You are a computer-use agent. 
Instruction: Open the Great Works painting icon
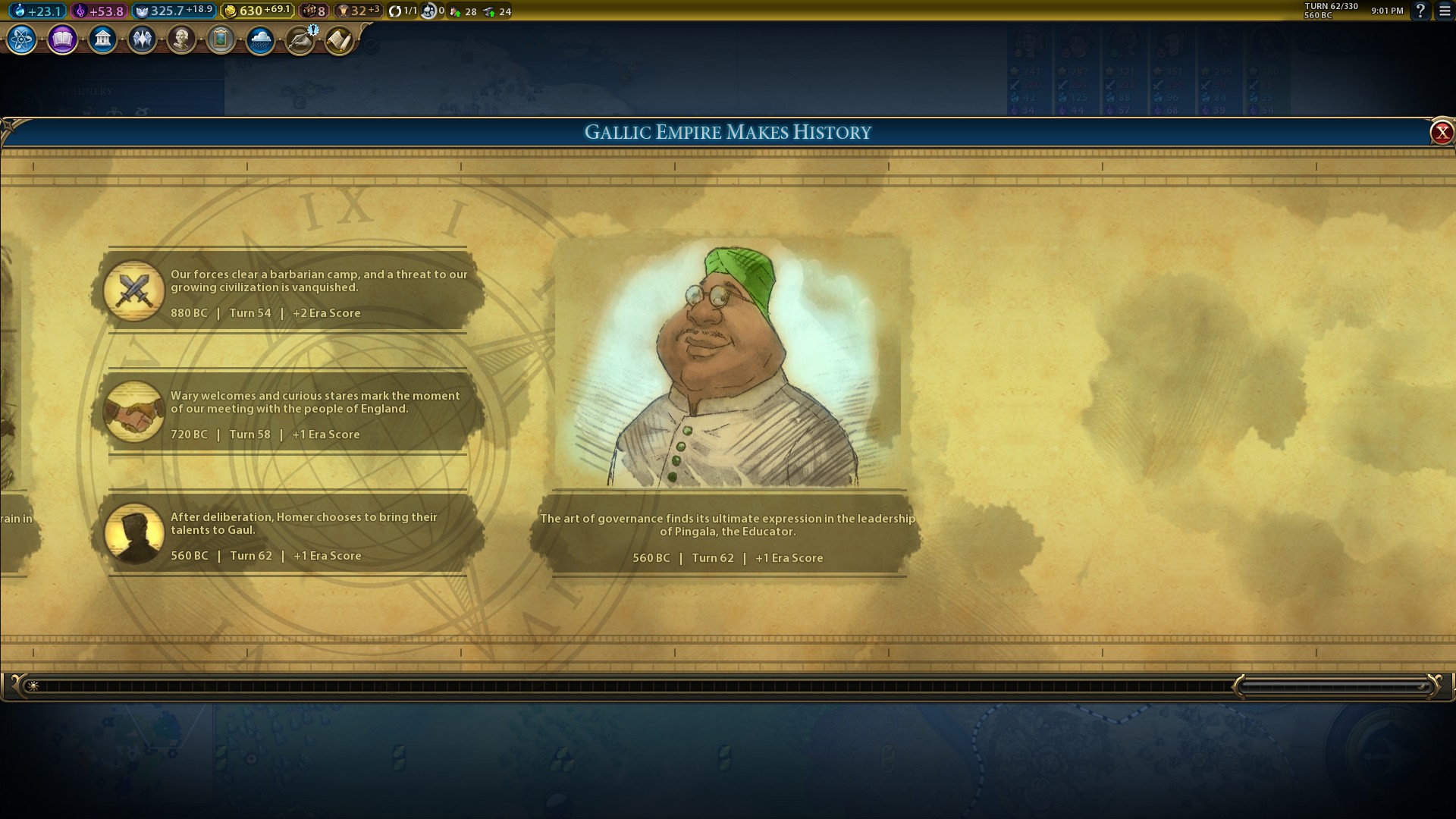click(x=221, y=39)
